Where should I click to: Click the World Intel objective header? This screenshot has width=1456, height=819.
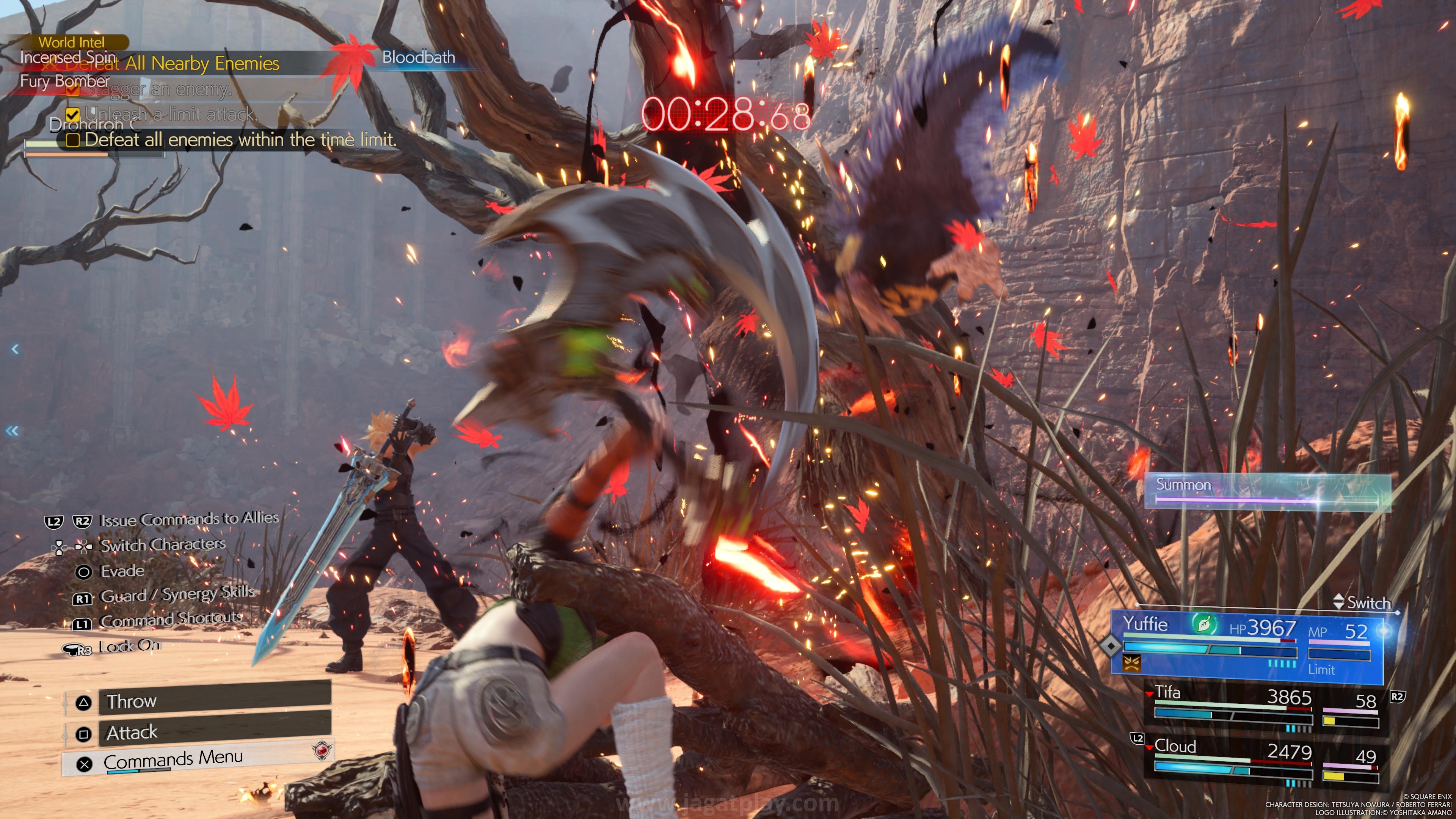[71, 42]
